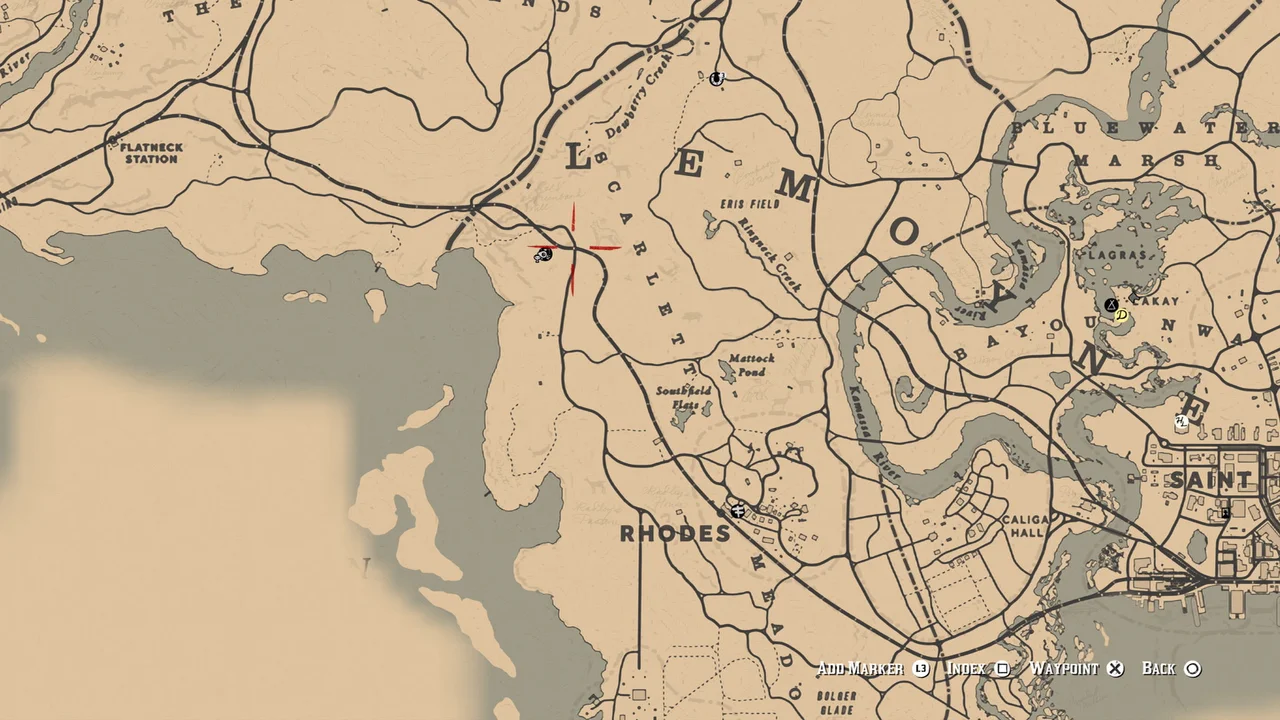The height and width of the screenshot is (720, 1280).
Task: Click the legendary animal skull icon near the crosshair
Action: (x=544, y=257)
